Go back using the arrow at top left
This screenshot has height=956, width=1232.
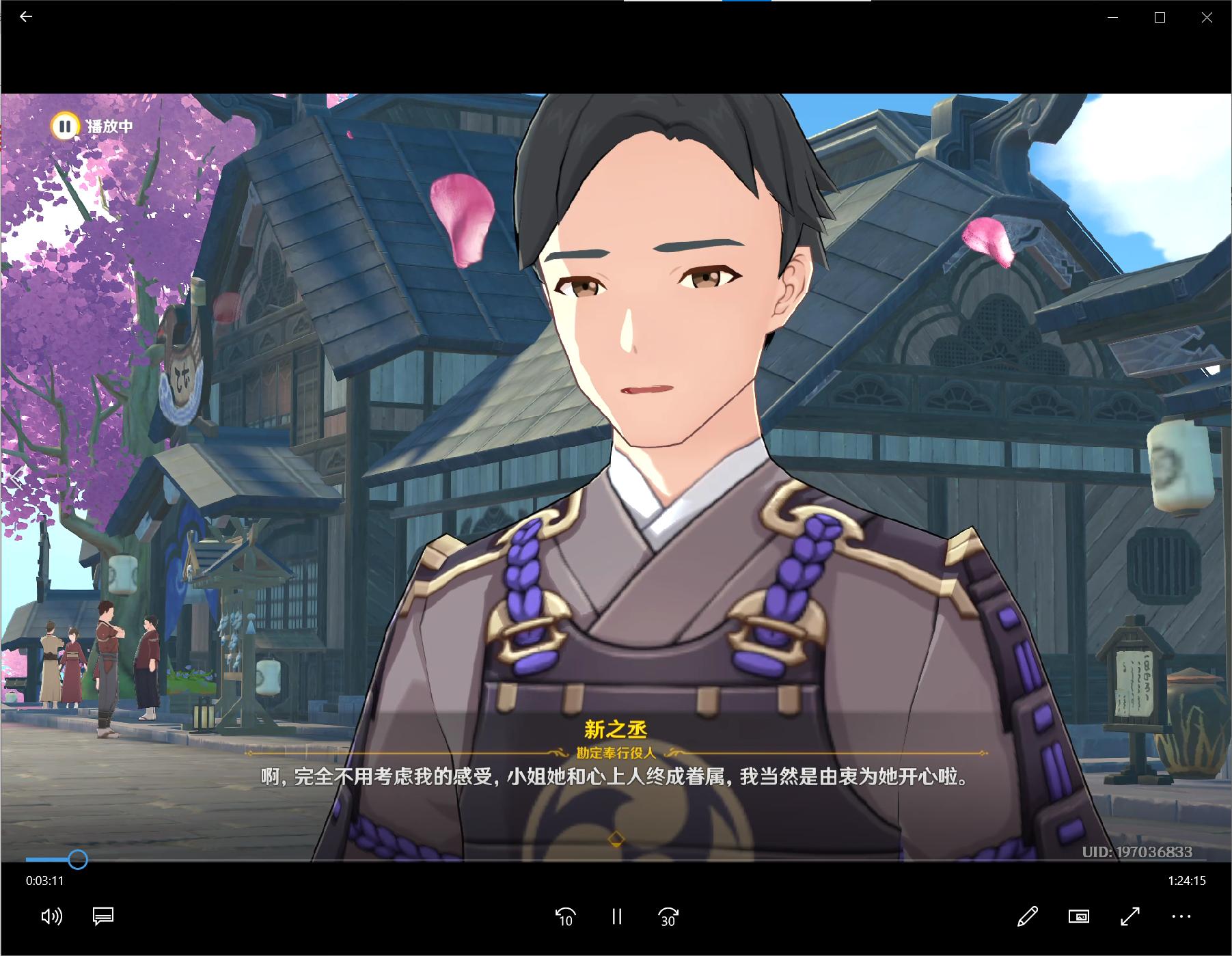[x=26, y=17]
